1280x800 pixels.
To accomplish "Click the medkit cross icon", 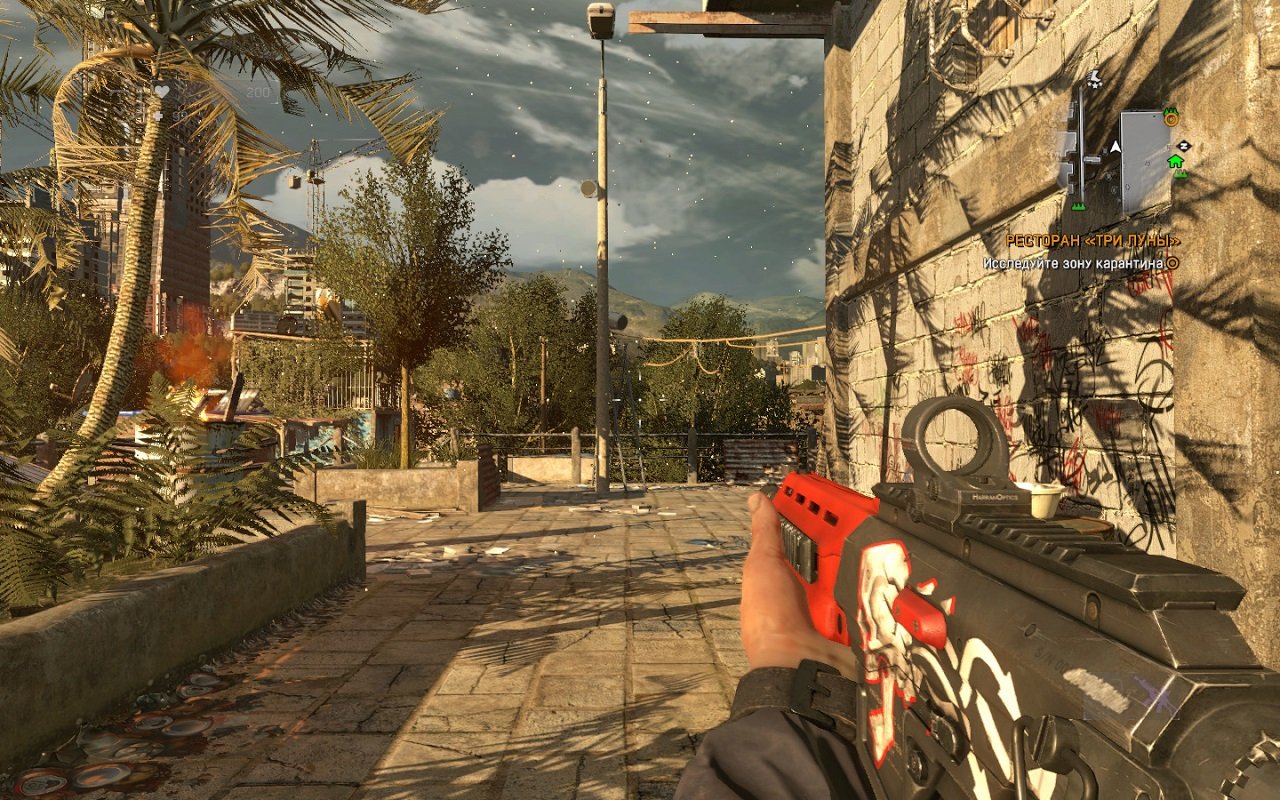I will click(157, 116).
